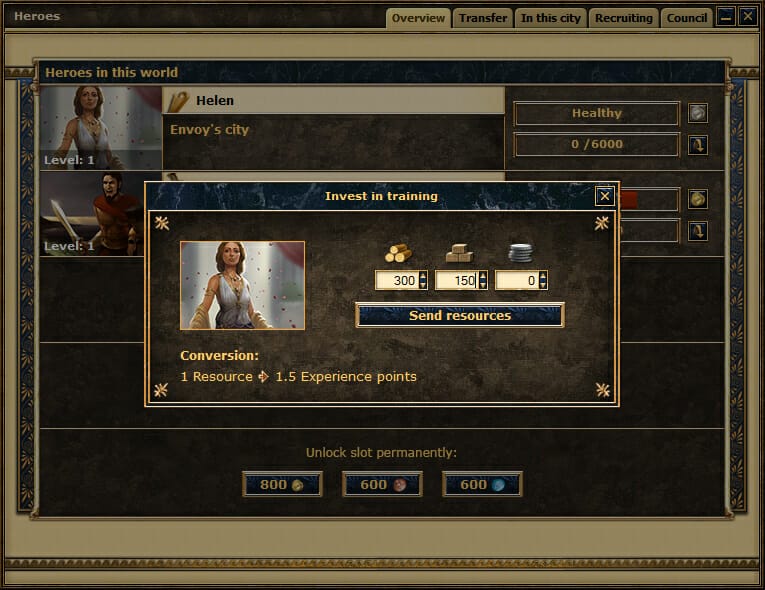Screen dimensions: 765x590
Task: Adjust the wood amount stepper arrows
Action: 423,281
